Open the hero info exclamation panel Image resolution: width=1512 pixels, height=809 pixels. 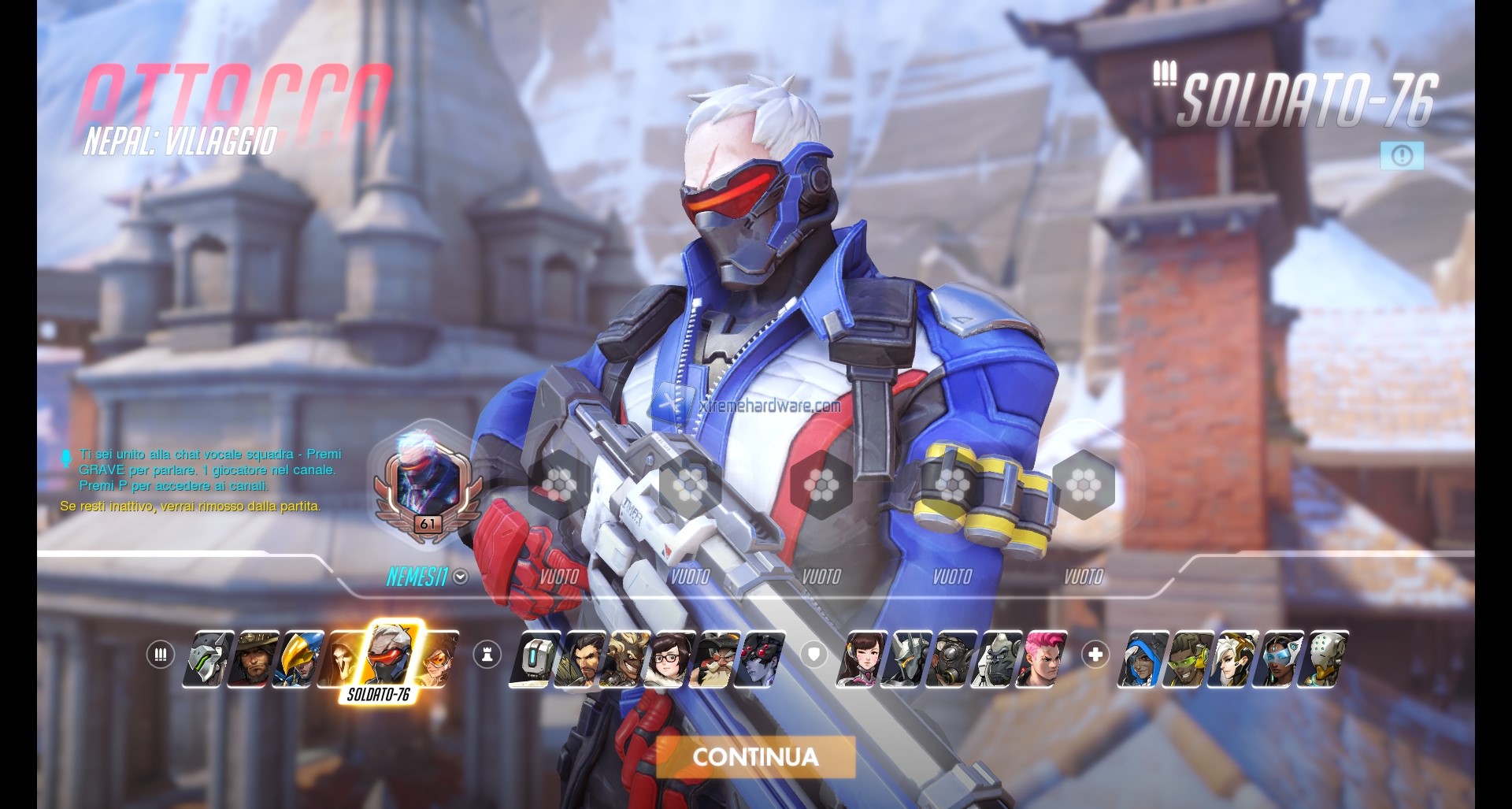tap(1402, 156)
